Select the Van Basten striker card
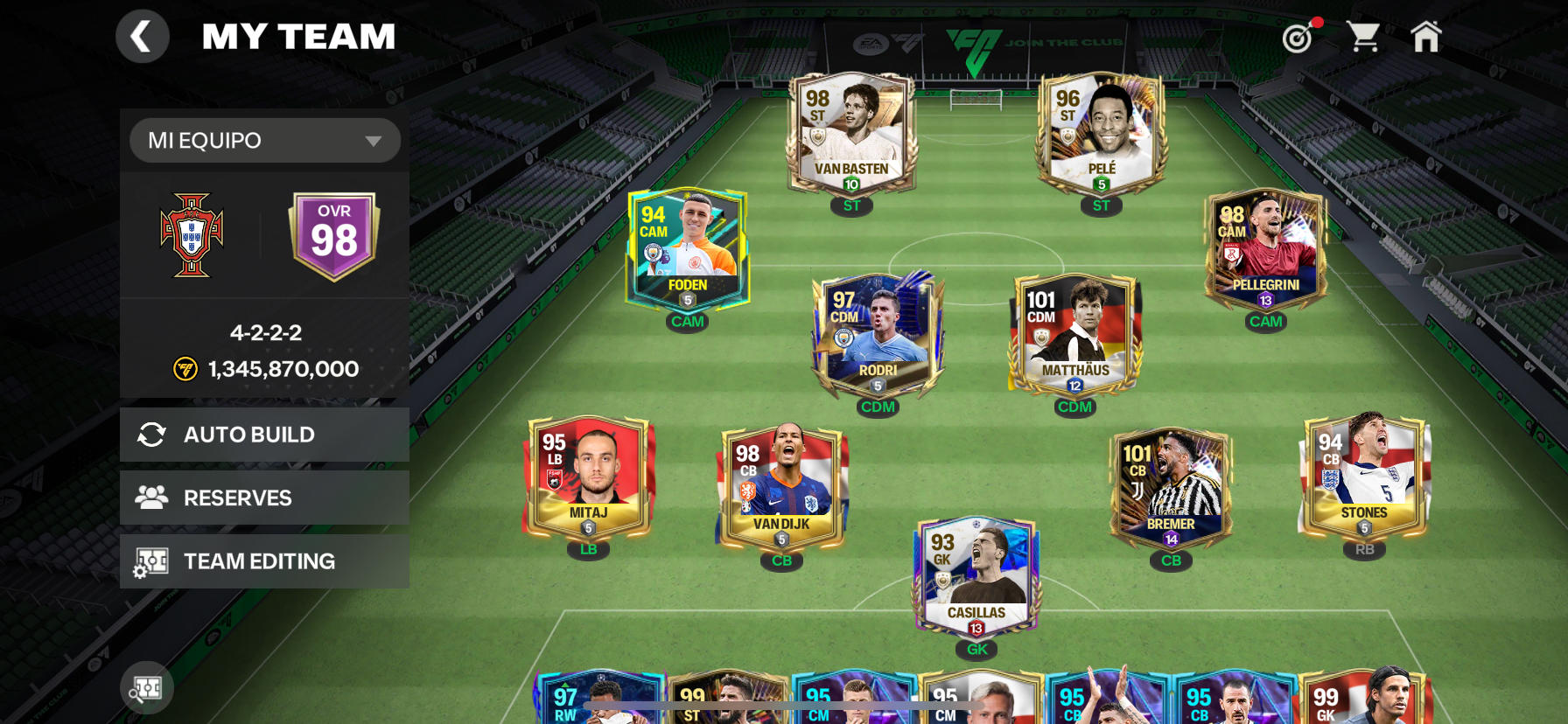 851,134
